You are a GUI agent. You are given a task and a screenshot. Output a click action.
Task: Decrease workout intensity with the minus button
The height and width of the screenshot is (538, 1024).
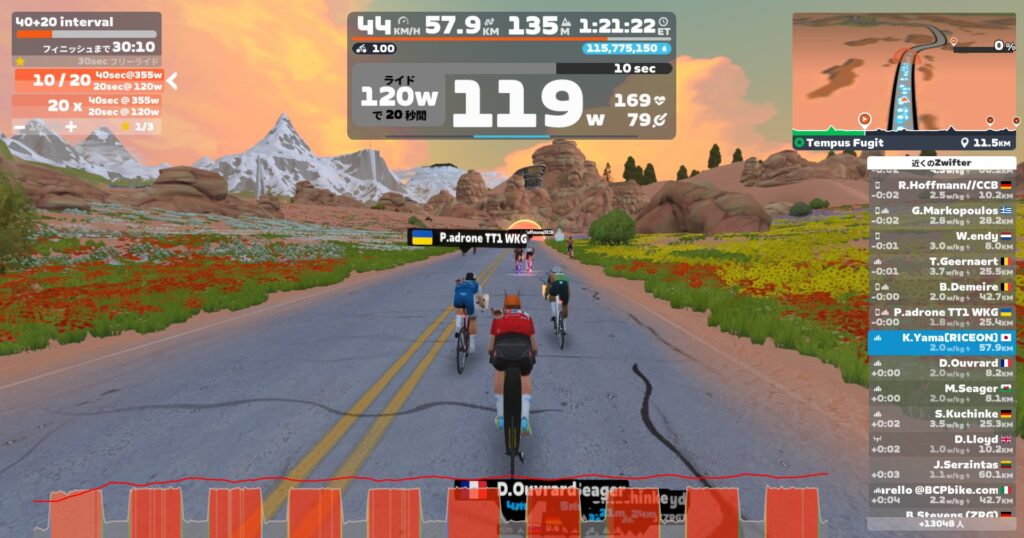(x=19, y=127)
